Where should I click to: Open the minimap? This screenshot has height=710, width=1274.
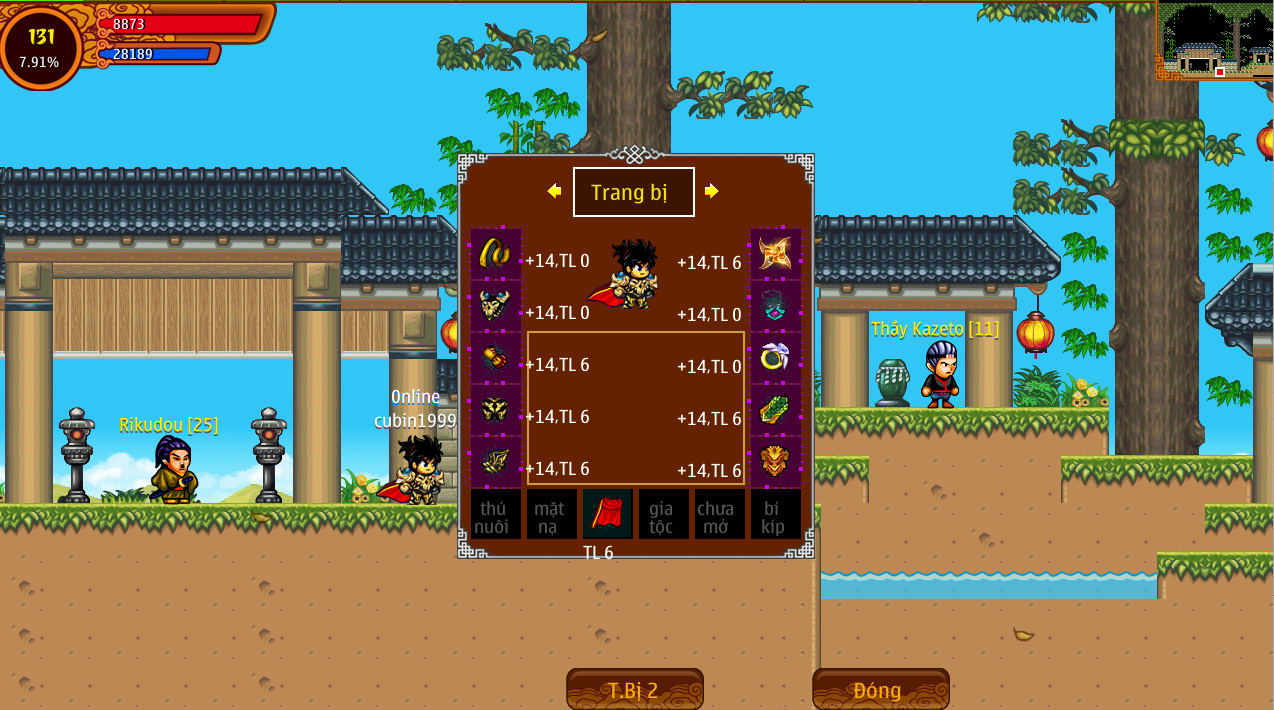(1214, 40)
